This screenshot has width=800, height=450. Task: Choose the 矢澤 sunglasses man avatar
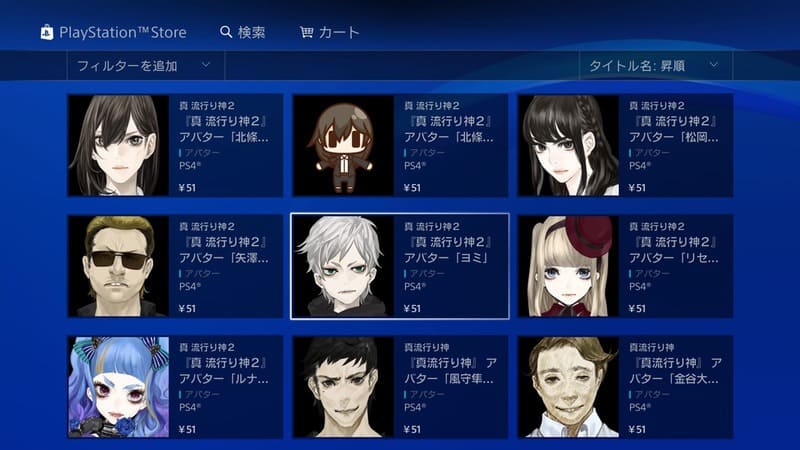point(174,266)
